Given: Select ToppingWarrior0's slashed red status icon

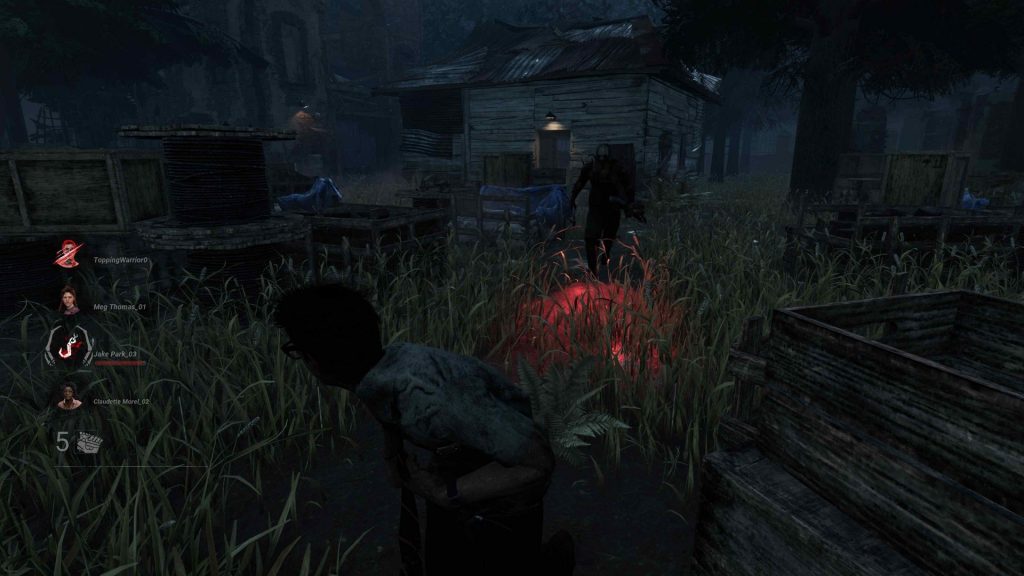Looking at the screenshot, I should pos(68,254).
